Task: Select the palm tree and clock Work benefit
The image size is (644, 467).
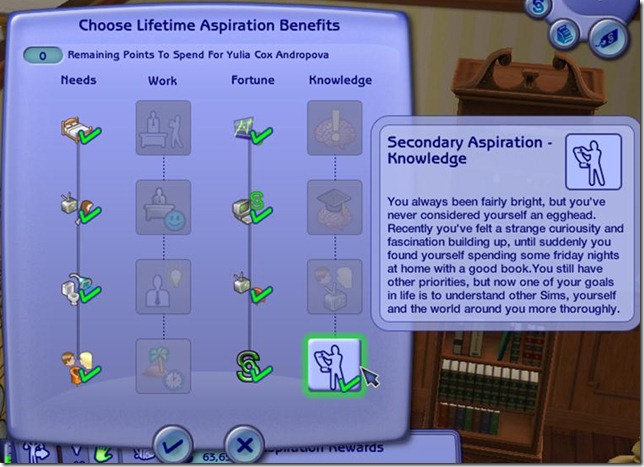Action: [x=163, y=366]
